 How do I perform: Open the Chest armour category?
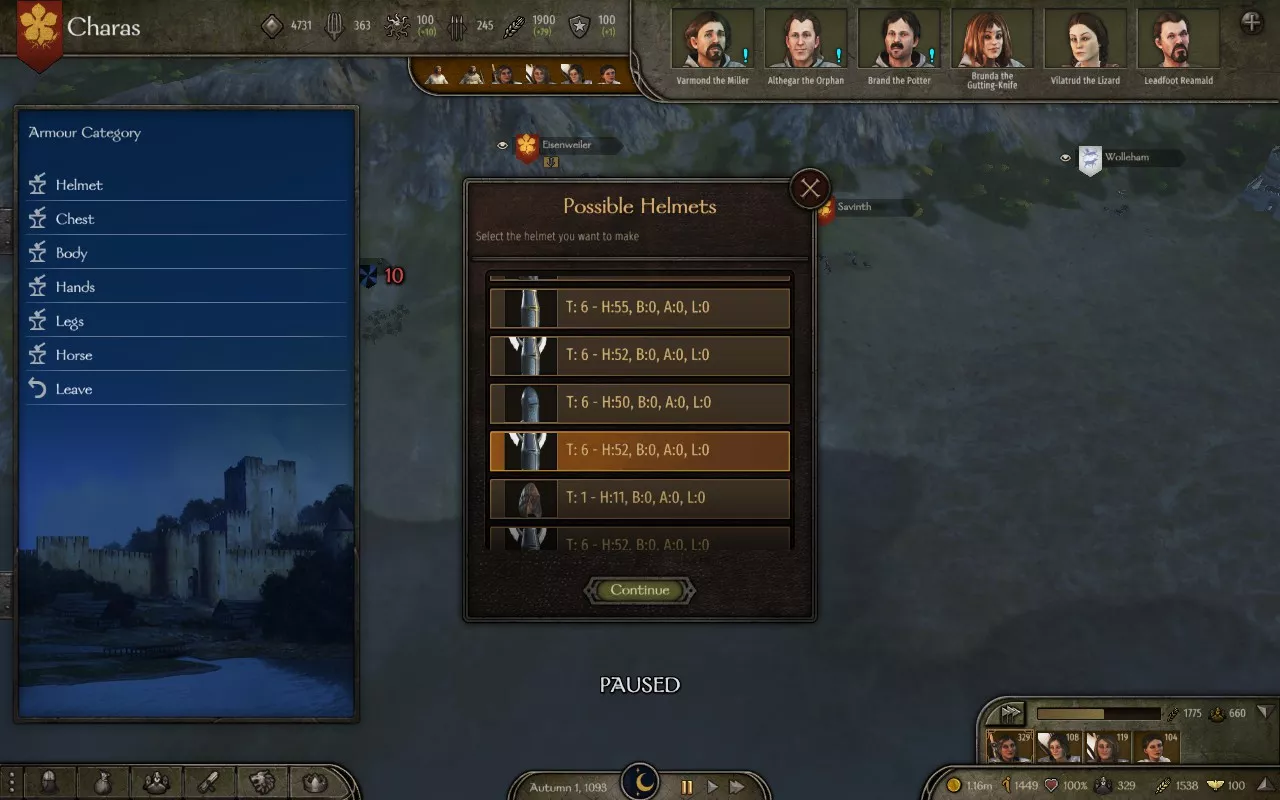(75, 219)
